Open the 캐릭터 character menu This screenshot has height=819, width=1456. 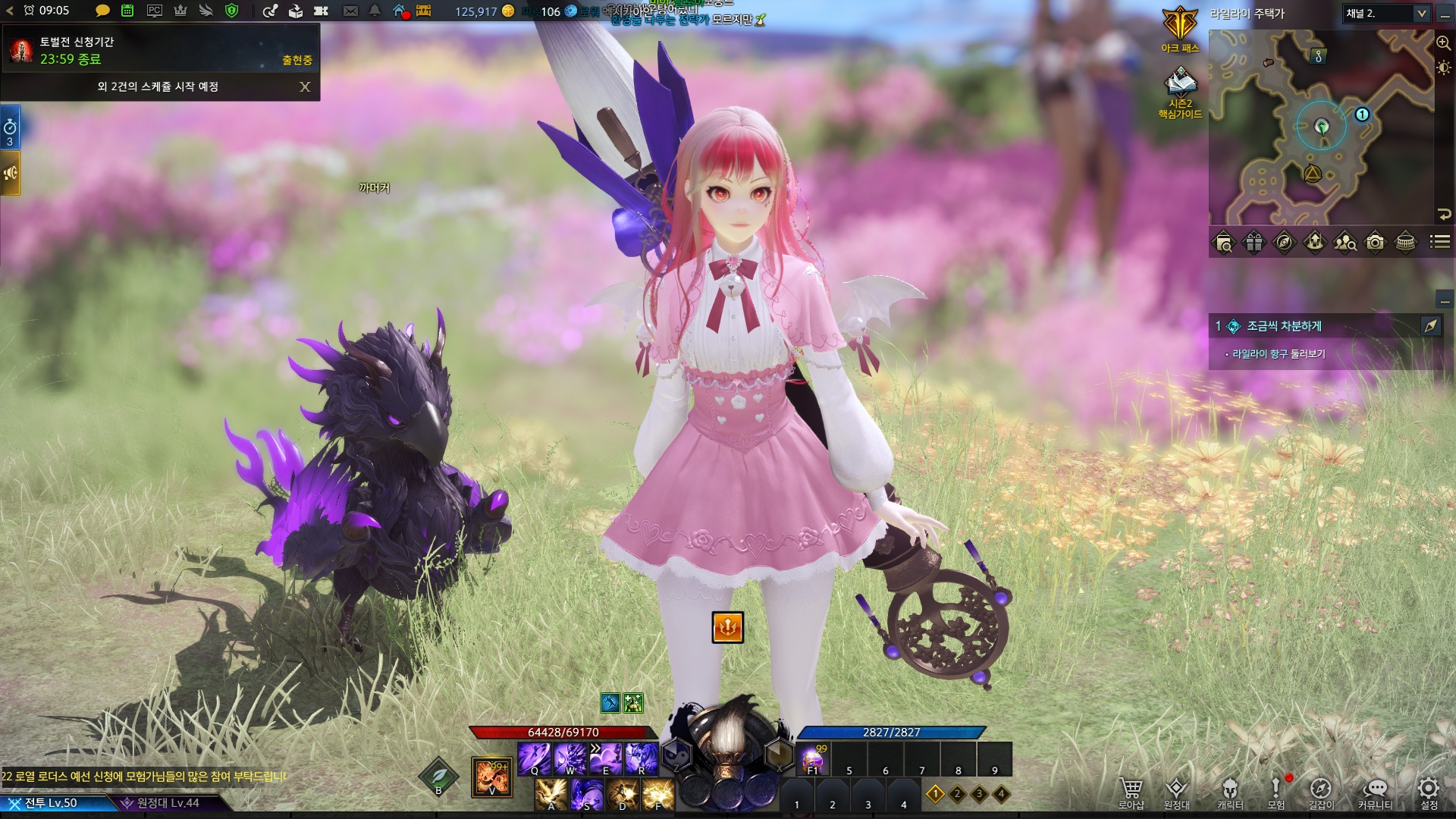(x=1229, y=792)
